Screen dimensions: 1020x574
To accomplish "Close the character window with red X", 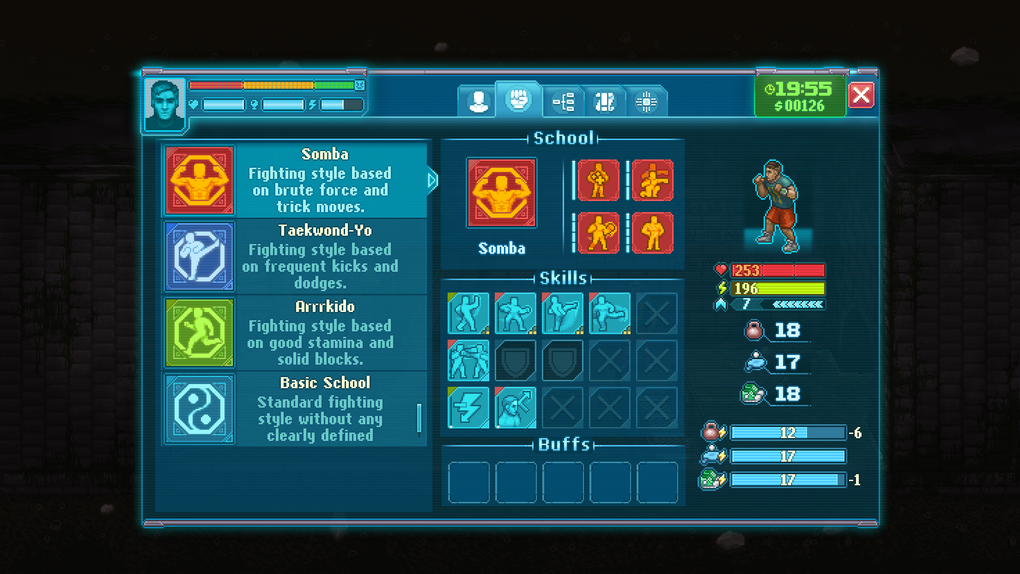I will [860, 95].
